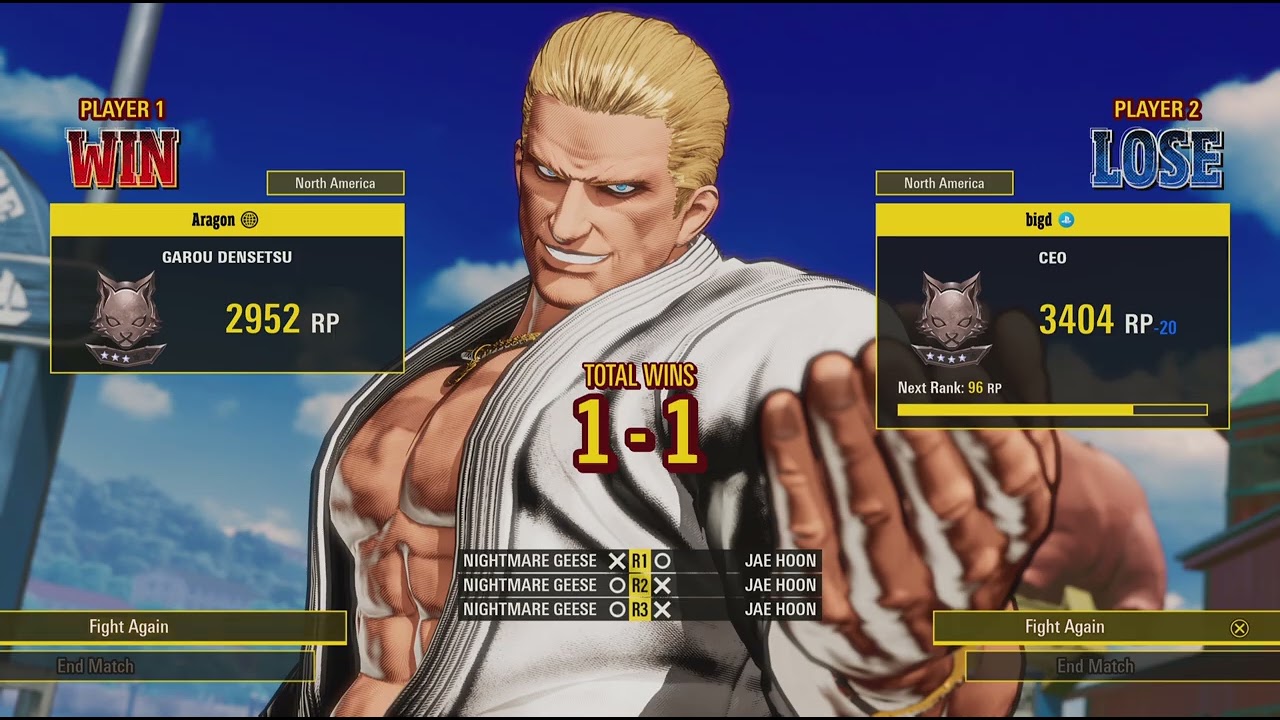Select Player 1's End Match option
1280x720 pixels.
[96, 666]
